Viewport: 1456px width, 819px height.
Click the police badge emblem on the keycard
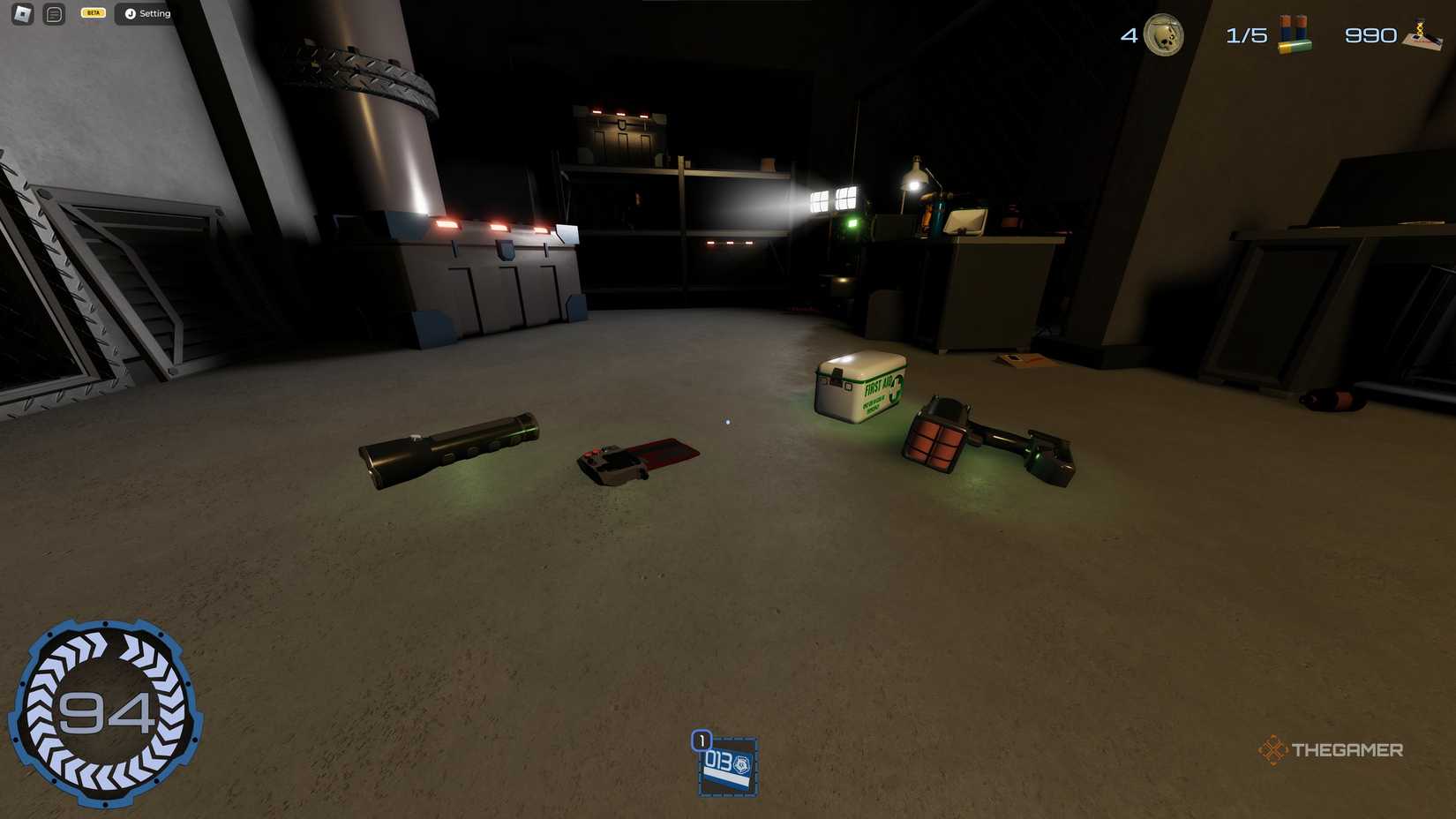tap(742, 763)
